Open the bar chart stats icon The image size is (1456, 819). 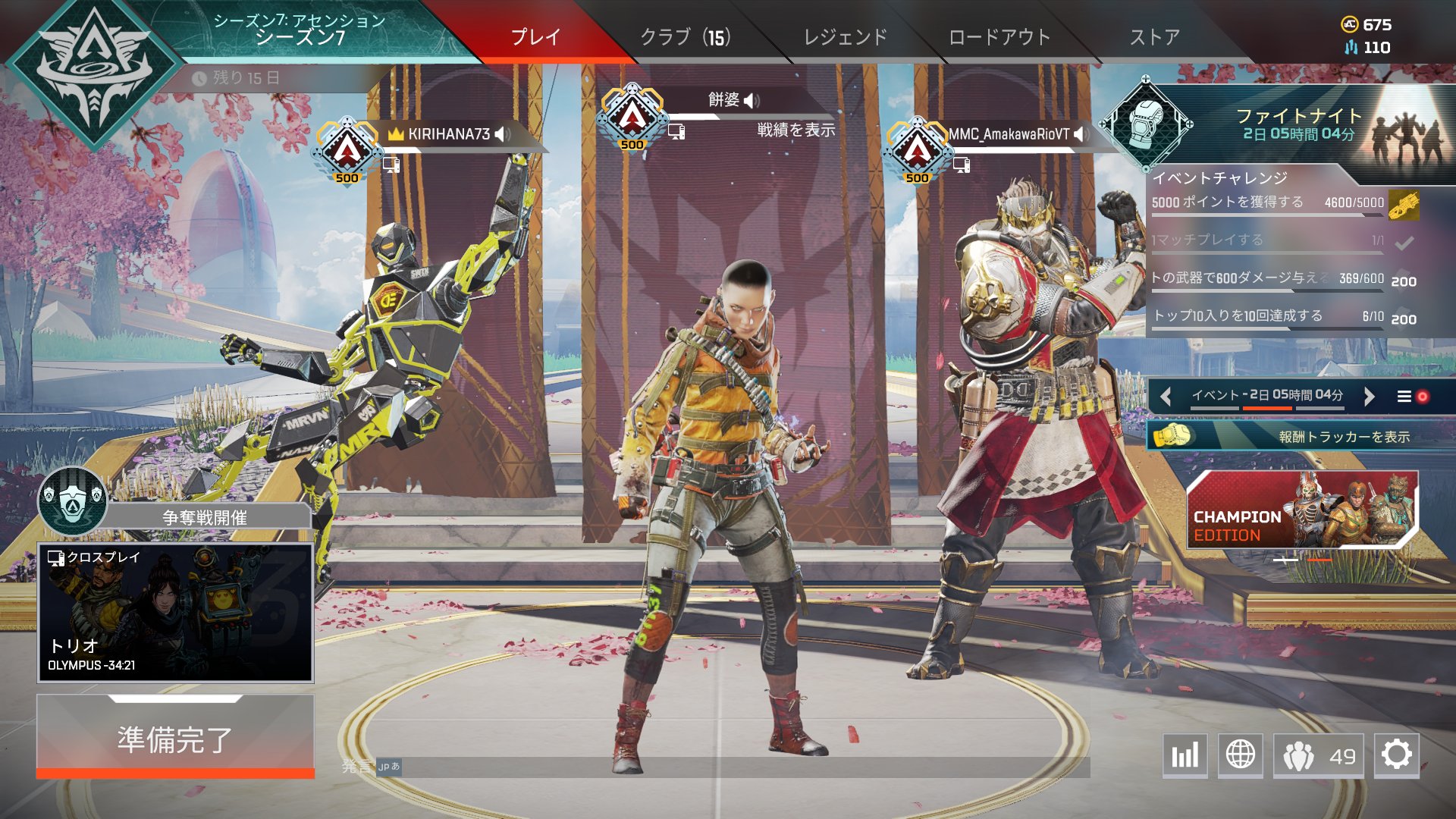(1185, 755)
